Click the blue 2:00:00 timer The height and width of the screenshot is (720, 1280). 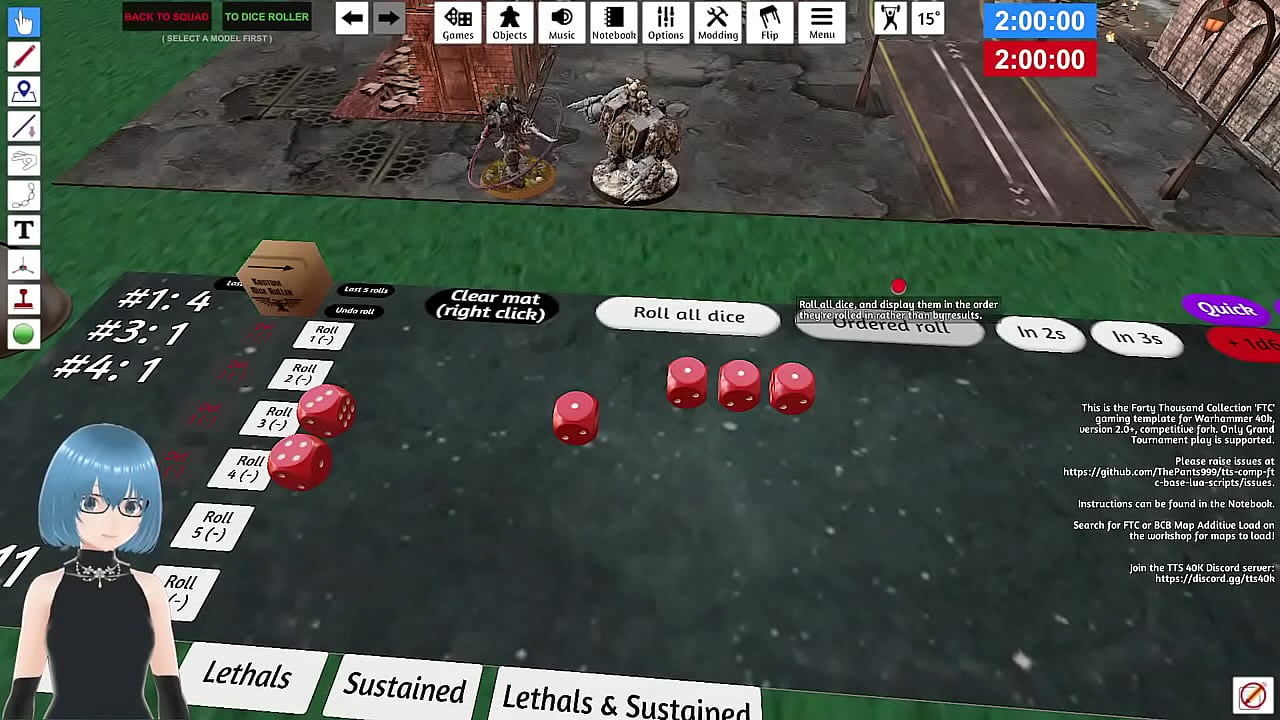click(x=1039, y=19)
